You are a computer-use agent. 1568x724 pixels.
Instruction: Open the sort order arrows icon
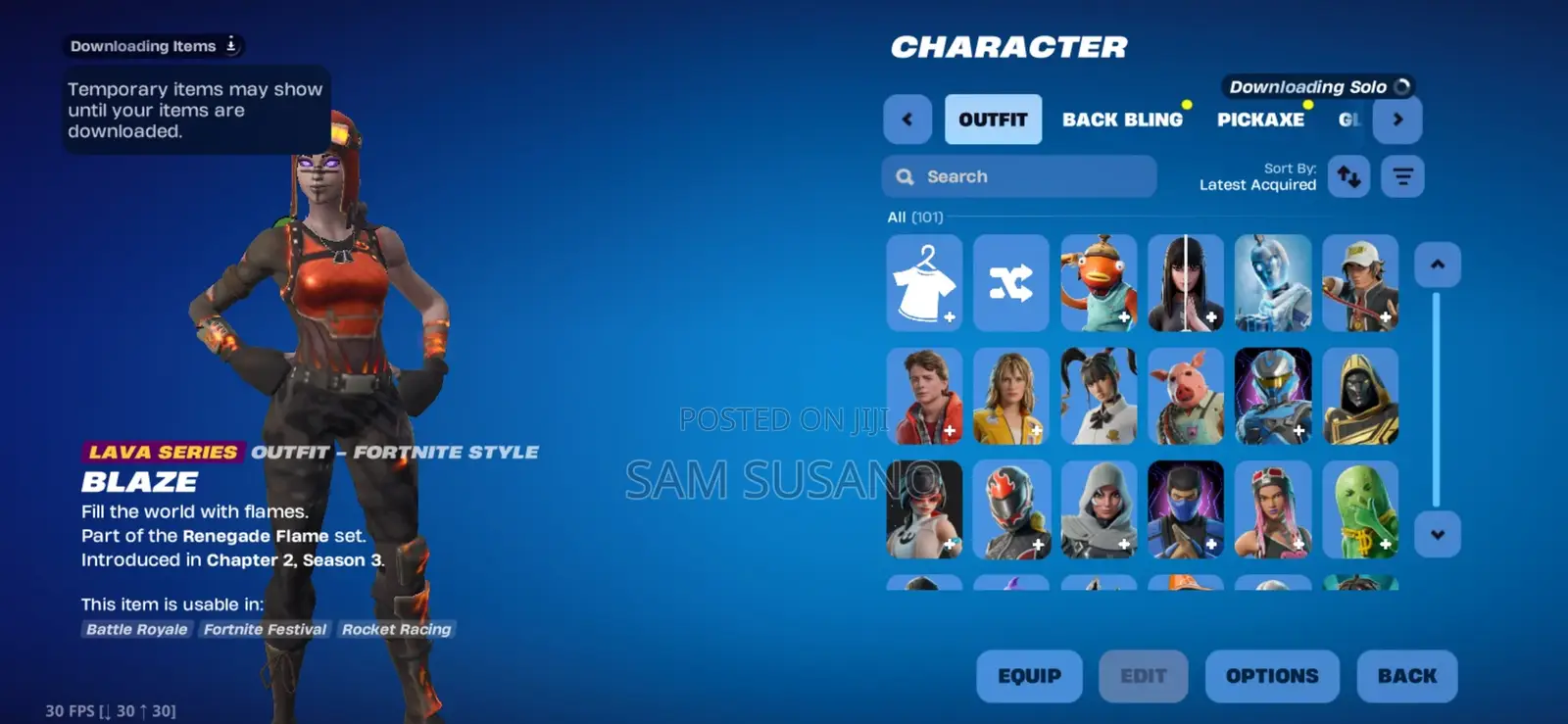[1348, 177]
